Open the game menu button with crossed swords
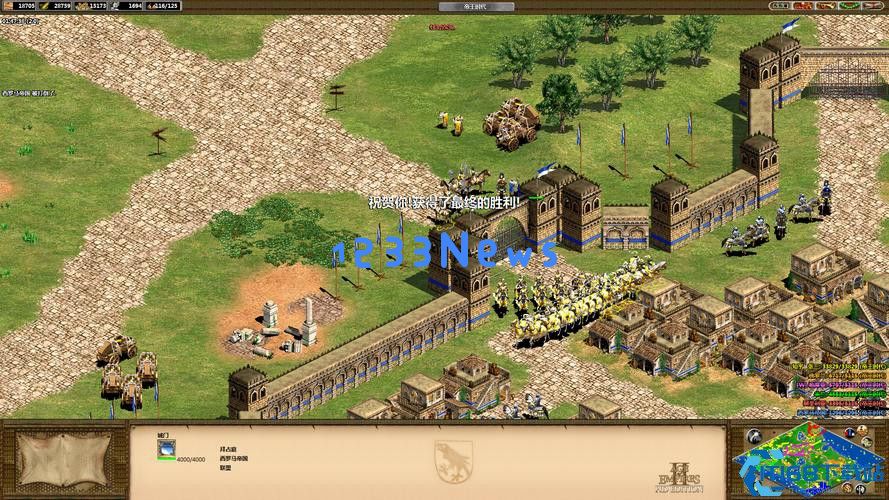This screenshot has width=889, height=500. pos(872,6)
